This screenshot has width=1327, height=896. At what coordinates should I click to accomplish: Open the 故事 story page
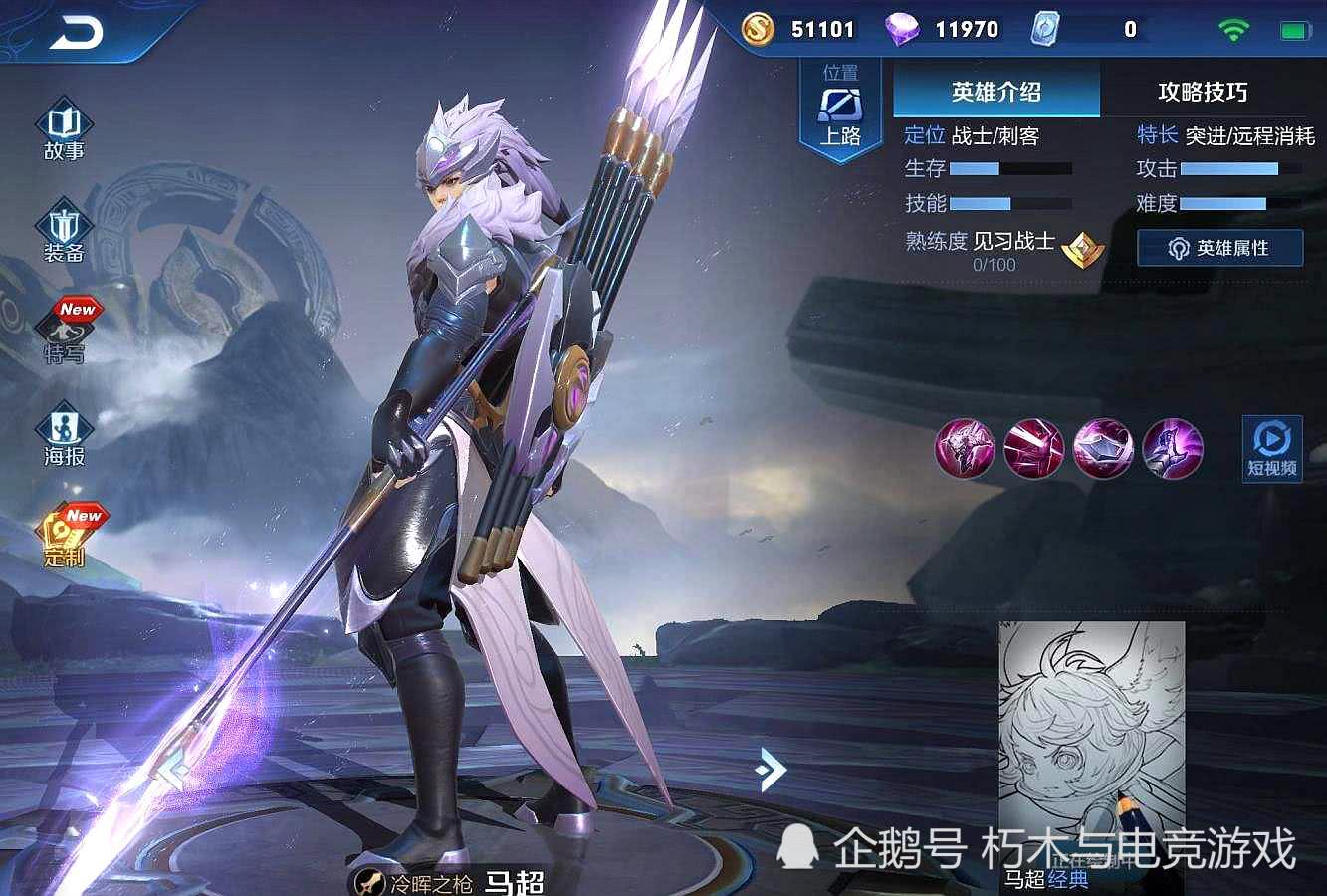pos(64,131)
